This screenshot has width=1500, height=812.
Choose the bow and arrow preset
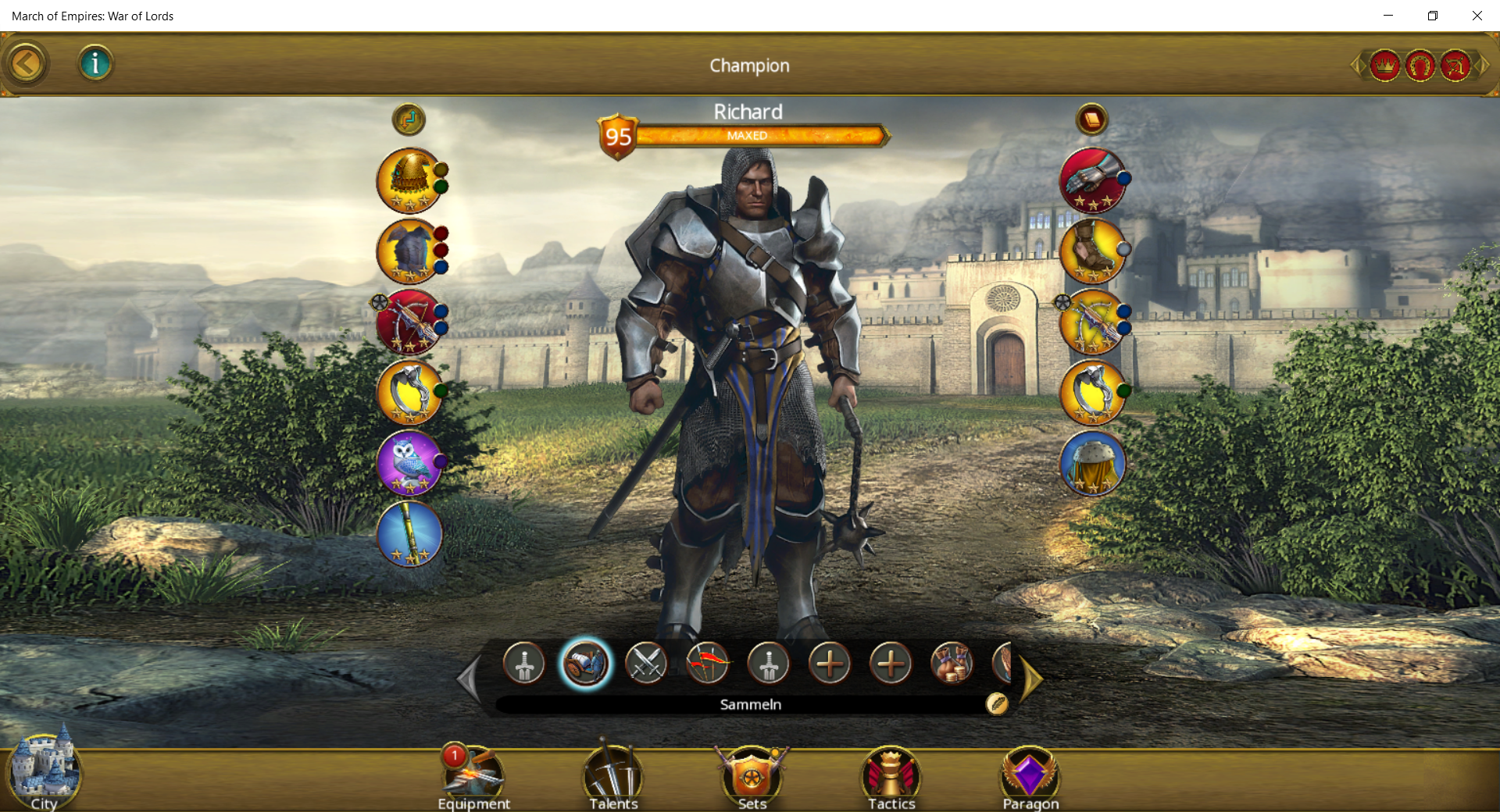pyautogui.click(x=707, y=664)
